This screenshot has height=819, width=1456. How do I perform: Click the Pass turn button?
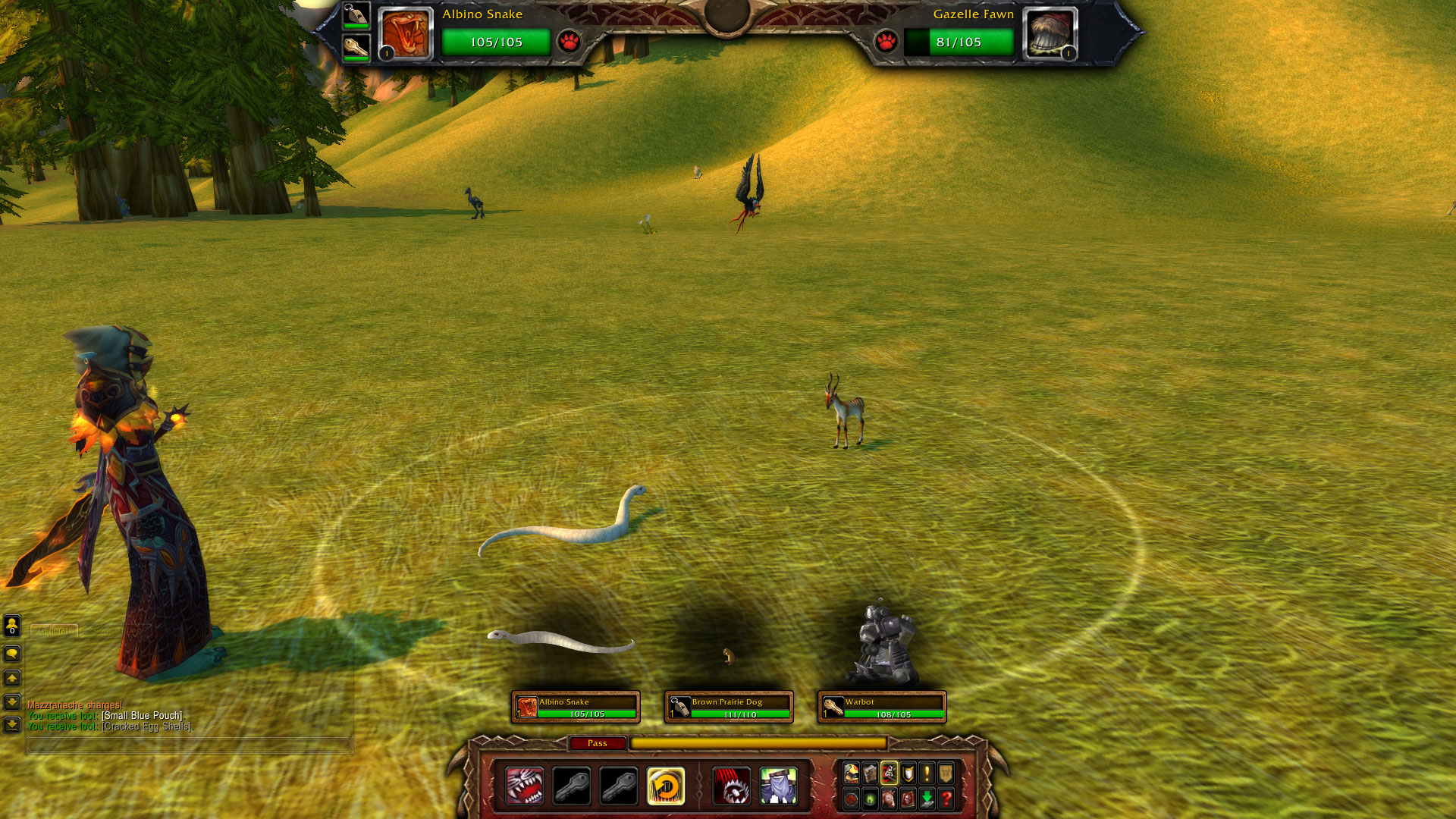point(598,743)
